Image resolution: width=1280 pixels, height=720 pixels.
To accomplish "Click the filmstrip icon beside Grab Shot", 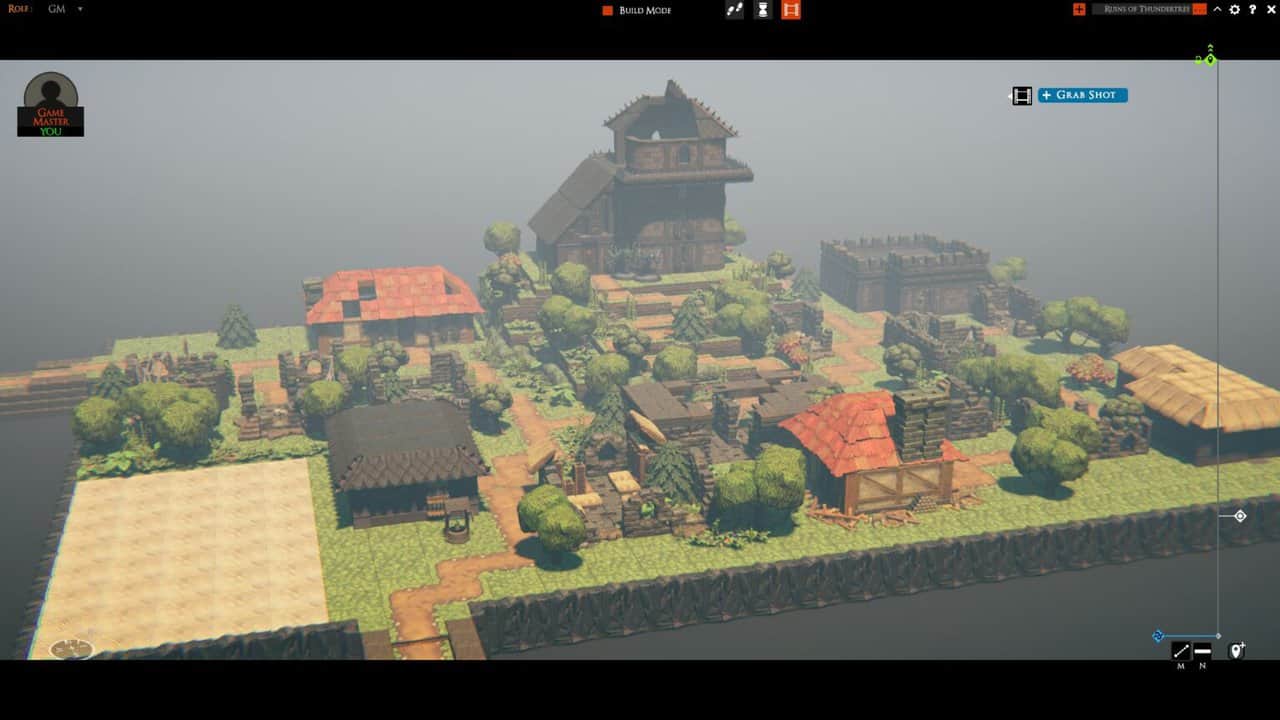I will [1021, 95].
